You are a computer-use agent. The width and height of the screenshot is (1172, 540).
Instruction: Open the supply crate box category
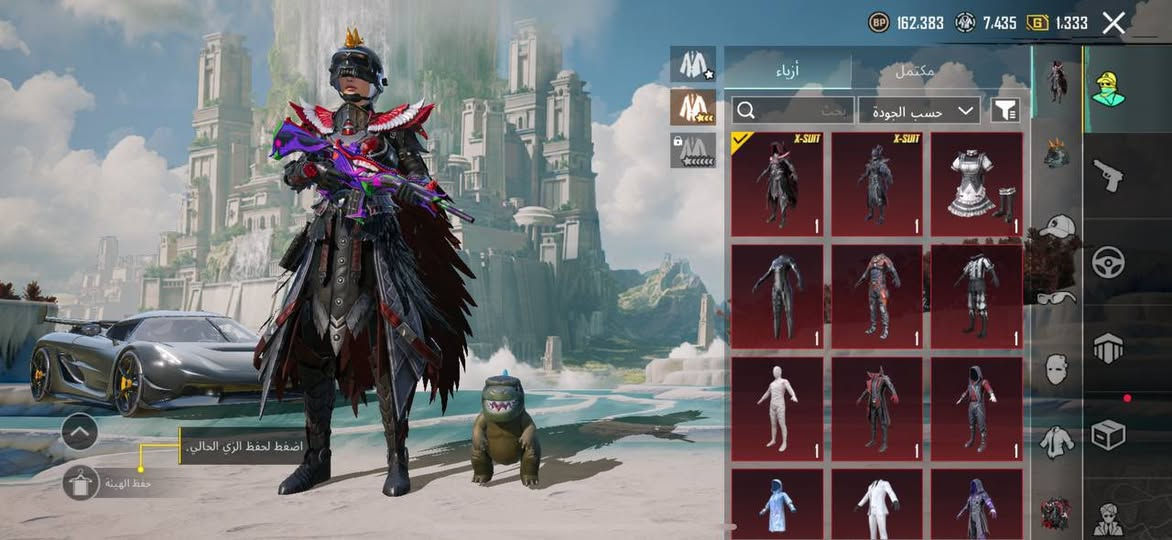tap(1108, 434)
